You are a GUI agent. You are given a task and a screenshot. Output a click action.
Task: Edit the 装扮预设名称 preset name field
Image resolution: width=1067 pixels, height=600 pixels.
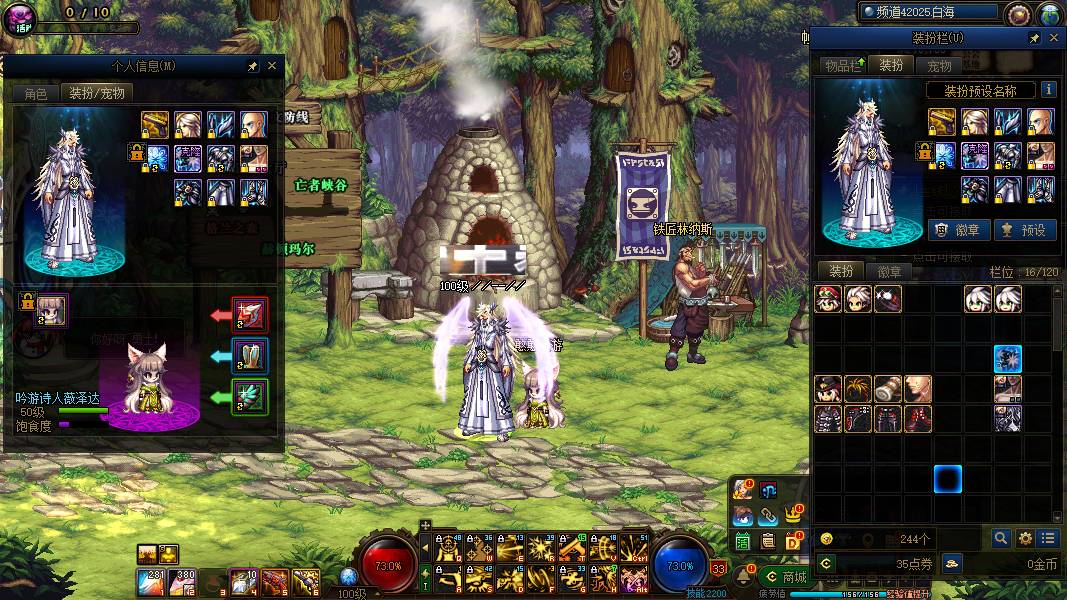coord(979,90)
